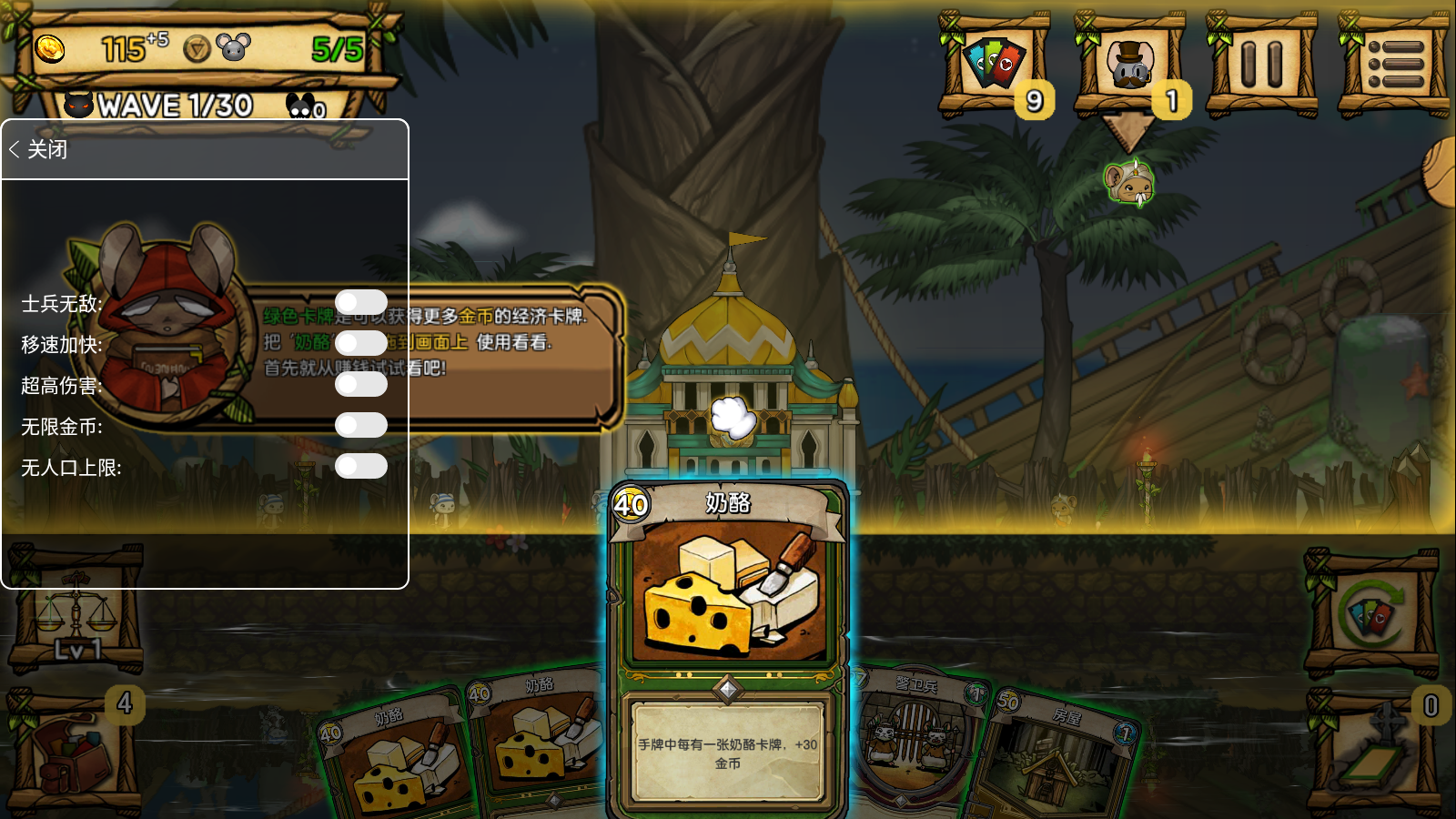The height and width of the screenshot is (819, 1456).
Task: Toggle the 士兵无敌 switch
Action: click(x=361, y=303)
